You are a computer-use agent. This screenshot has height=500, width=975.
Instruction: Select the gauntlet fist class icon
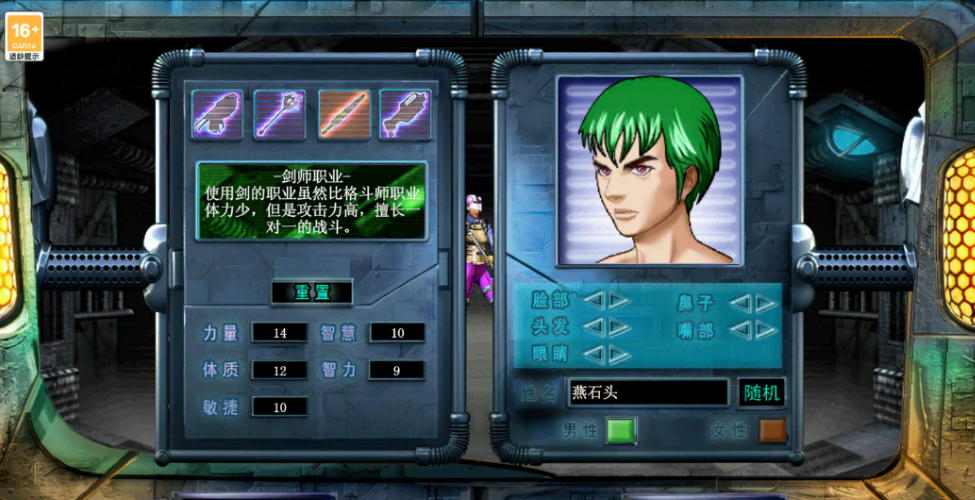tap(217, 114)
